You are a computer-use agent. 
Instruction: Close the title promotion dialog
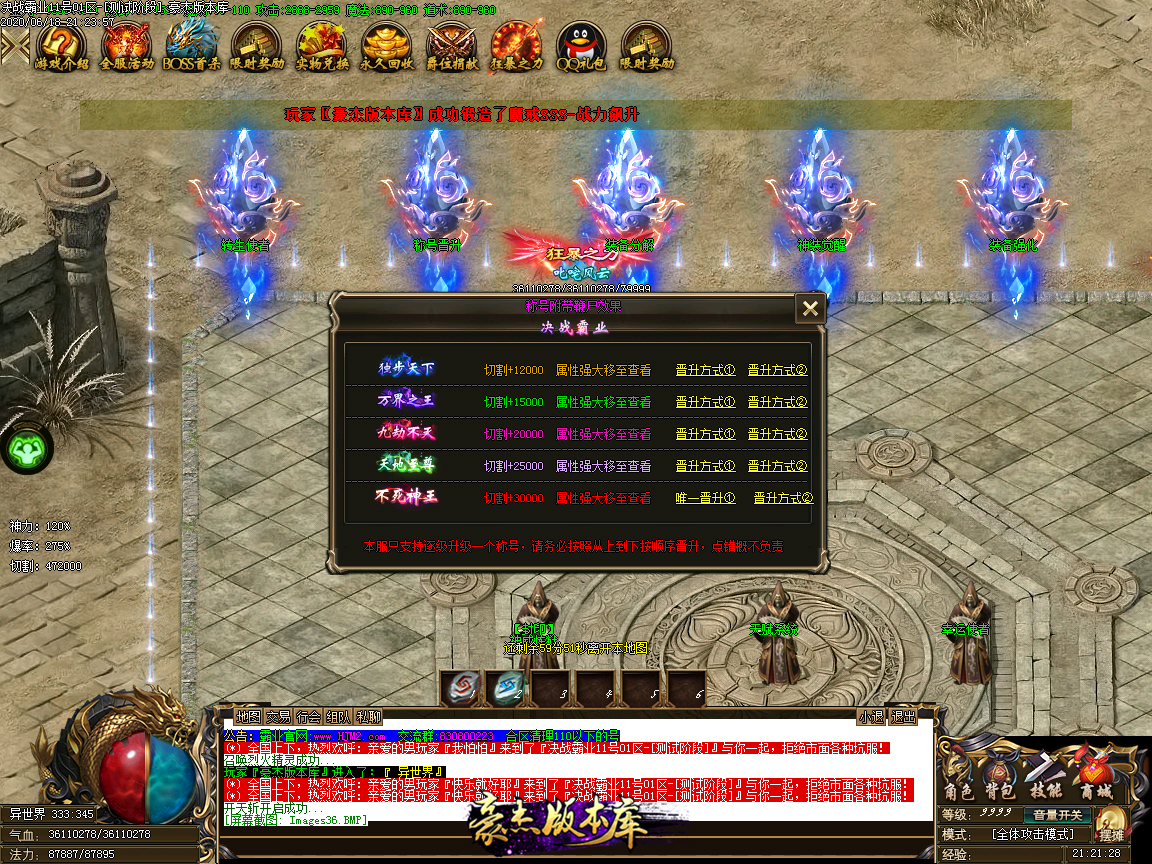tap(810, 309)
